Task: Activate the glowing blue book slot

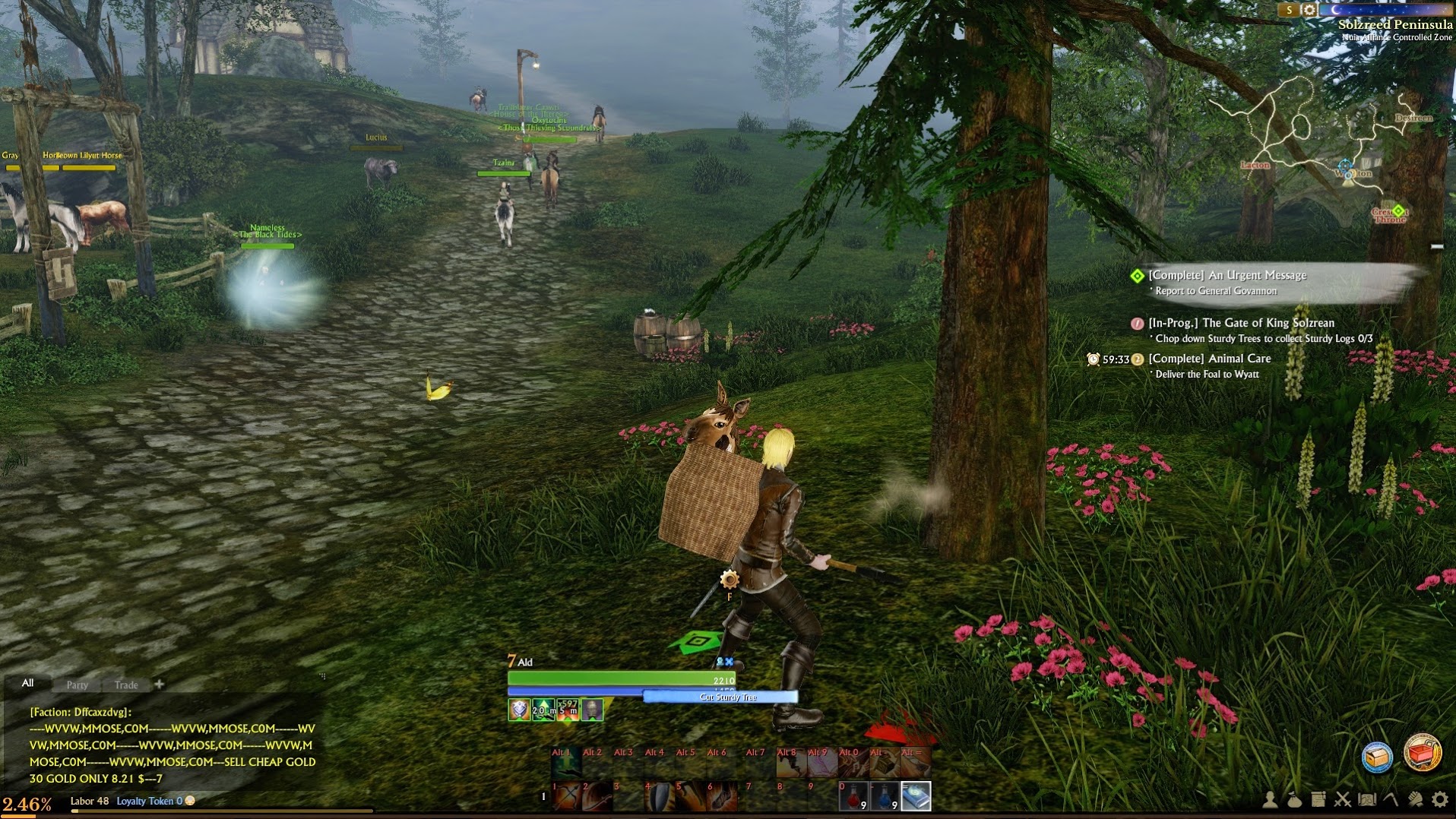Action: (x=916, y=796)
